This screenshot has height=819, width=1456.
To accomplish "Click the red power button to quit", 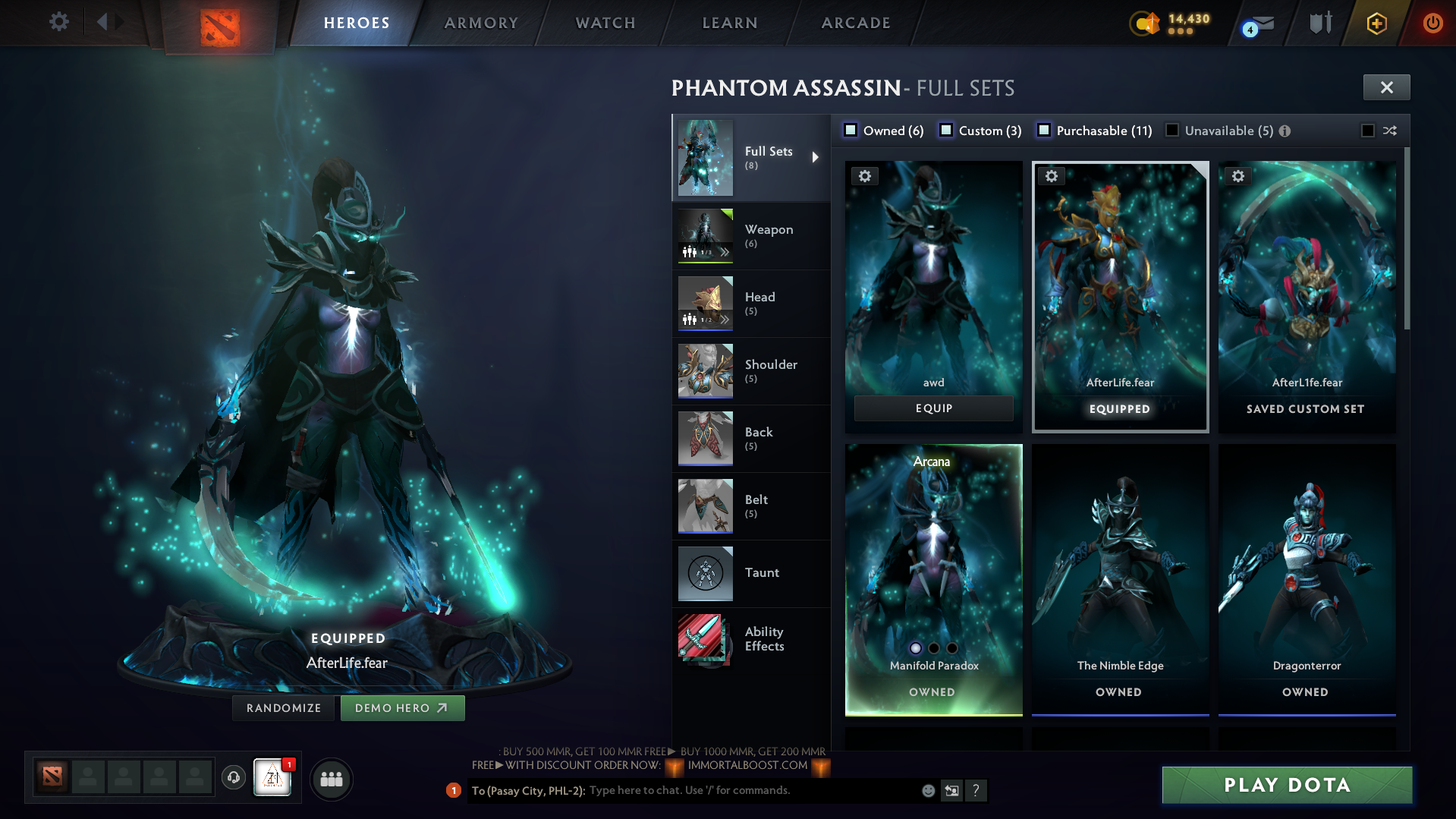I will coord(1432,22).
